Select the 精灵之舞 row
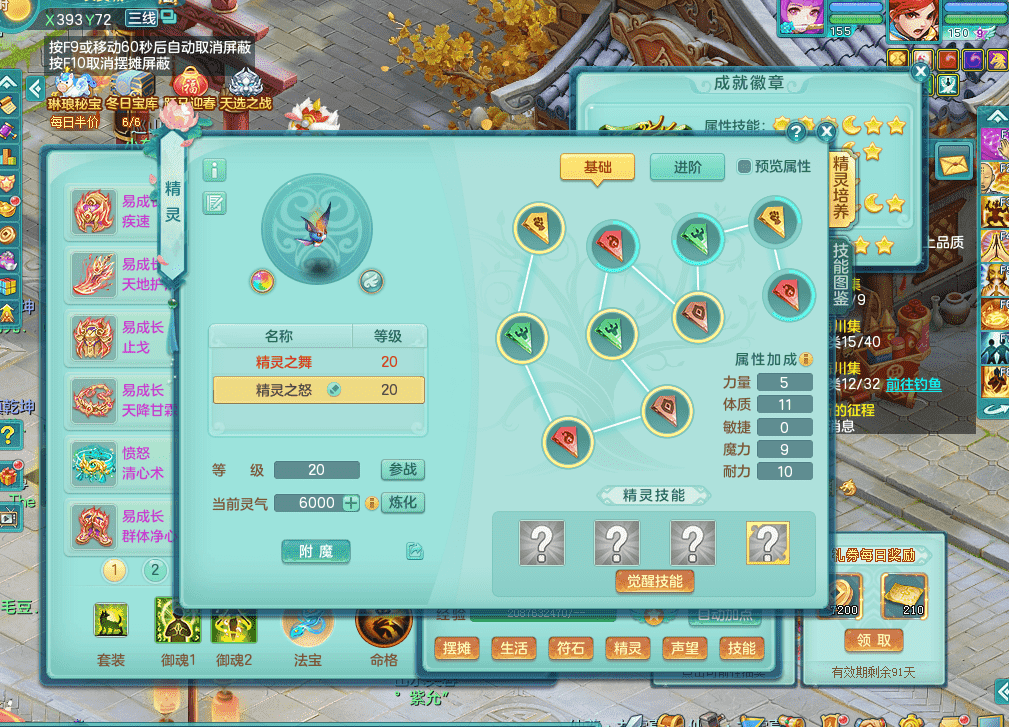Image resolution: width=1009 pixels, height=727 pixels. (x=318, y=362)
